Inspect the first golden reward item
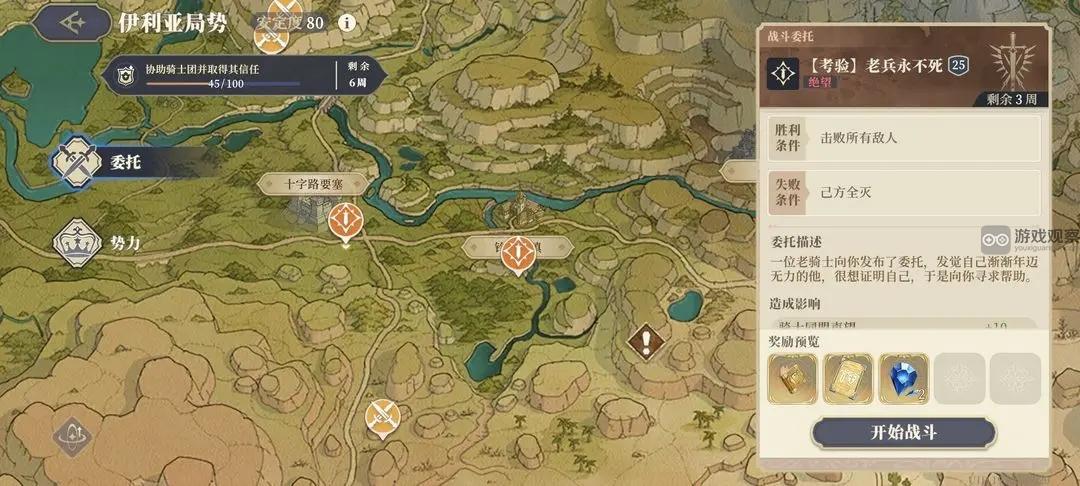This screenshot has width=1080, height=486. click(792, 379)
